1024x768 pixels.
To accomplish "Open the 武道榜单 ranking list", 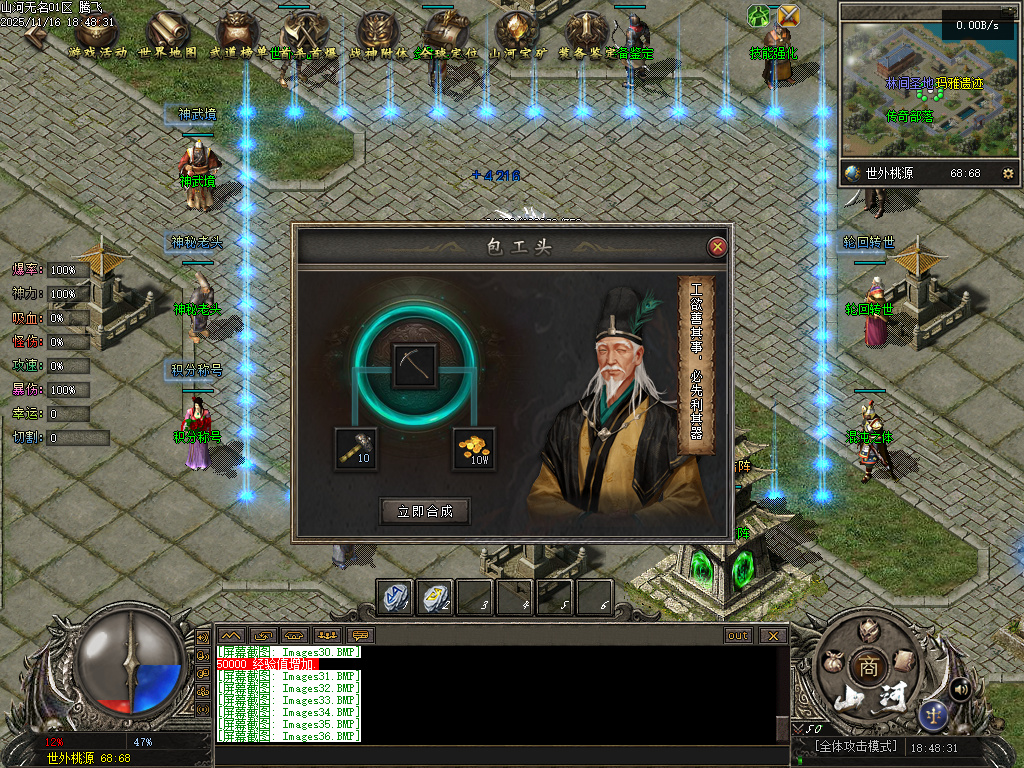I will coord(239,33).
